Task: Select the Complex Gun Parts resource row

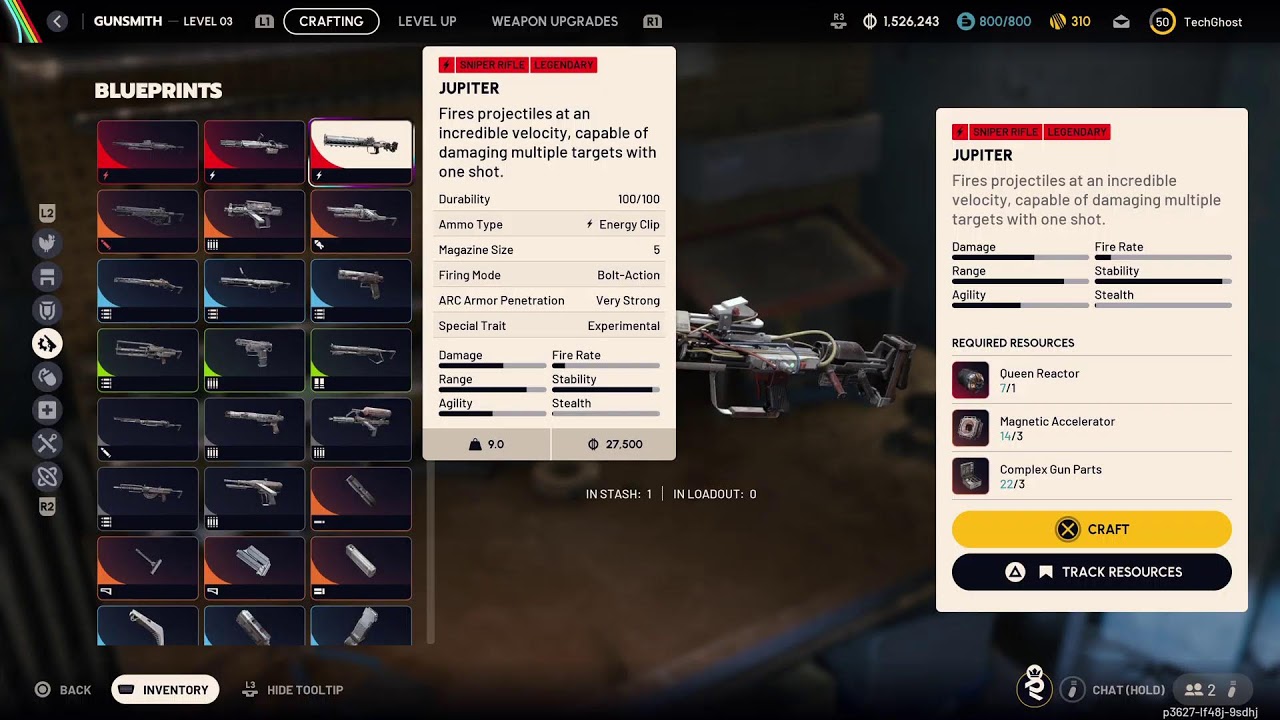Action: coord(1091,476)
